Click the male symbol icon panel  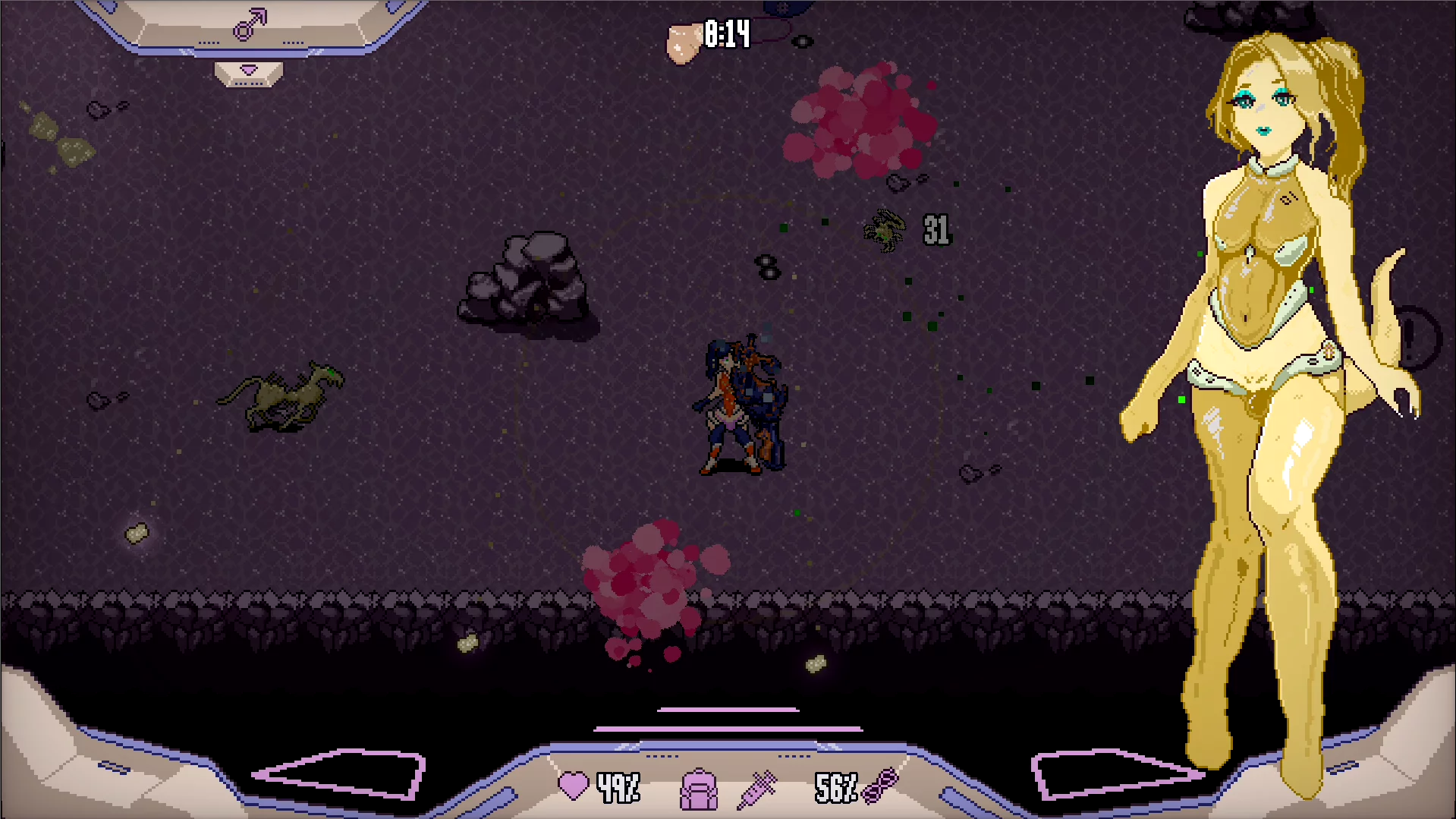pyautogui.click(x=250, y=25)
